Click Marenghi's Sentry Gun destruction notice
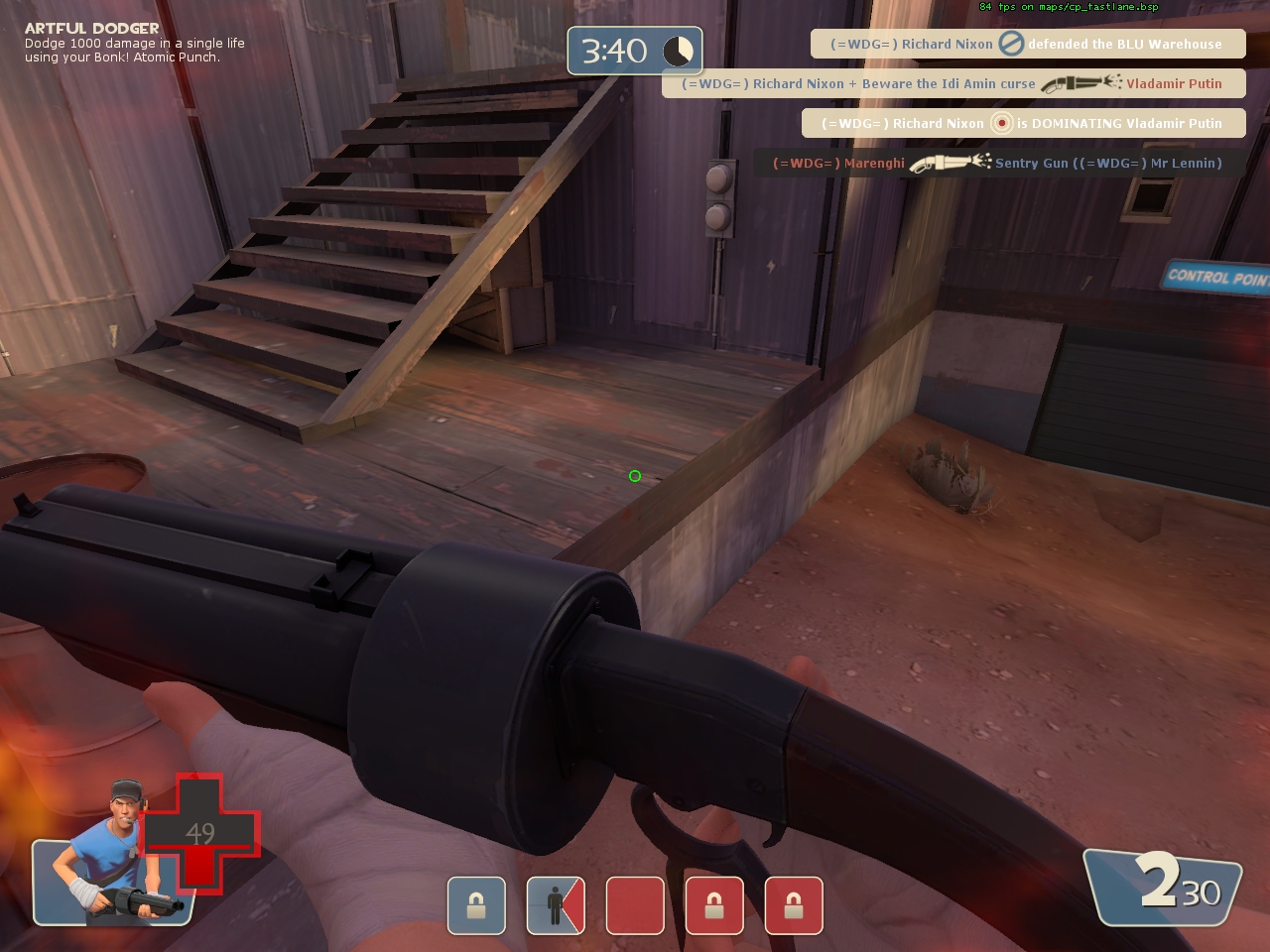 coord(997,163)
